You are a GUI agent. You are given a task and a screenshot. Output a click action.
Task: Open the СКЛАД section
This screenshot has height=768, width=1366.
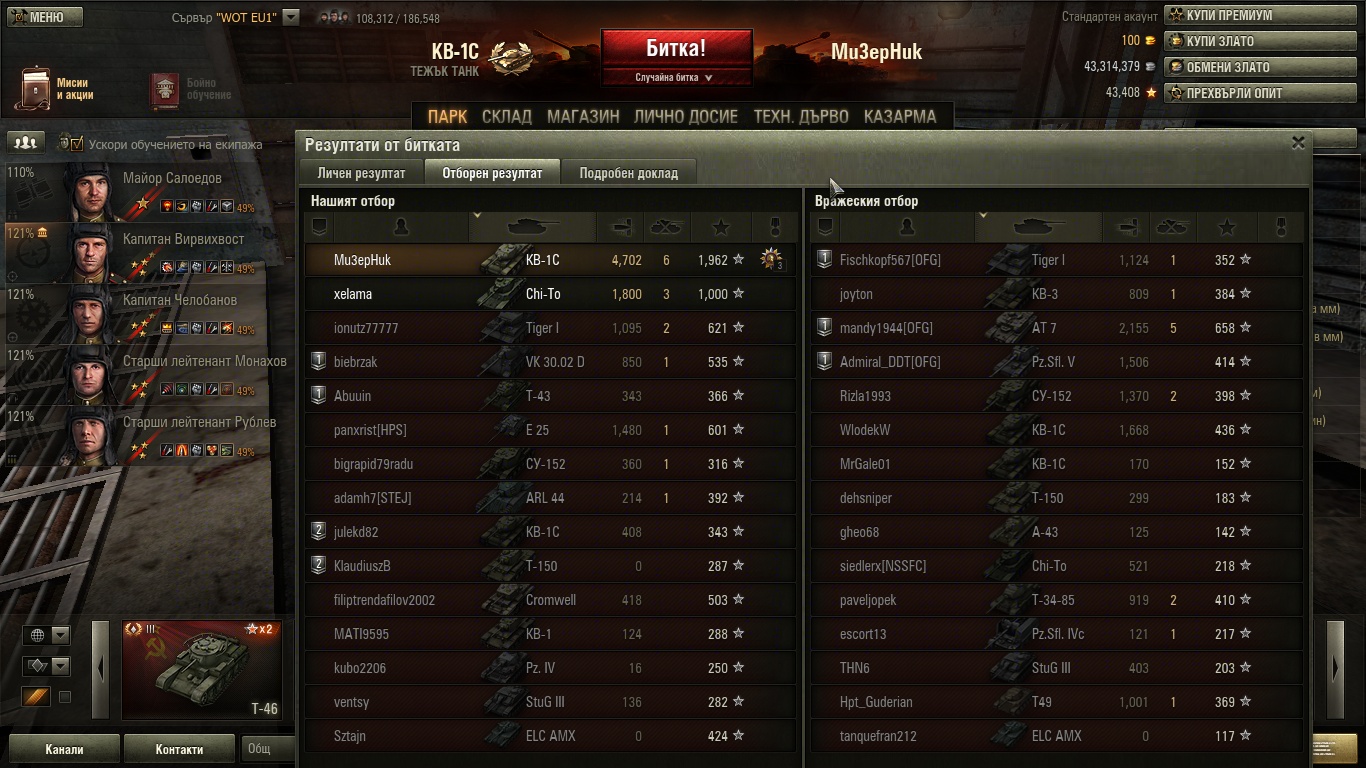(507, 117)
